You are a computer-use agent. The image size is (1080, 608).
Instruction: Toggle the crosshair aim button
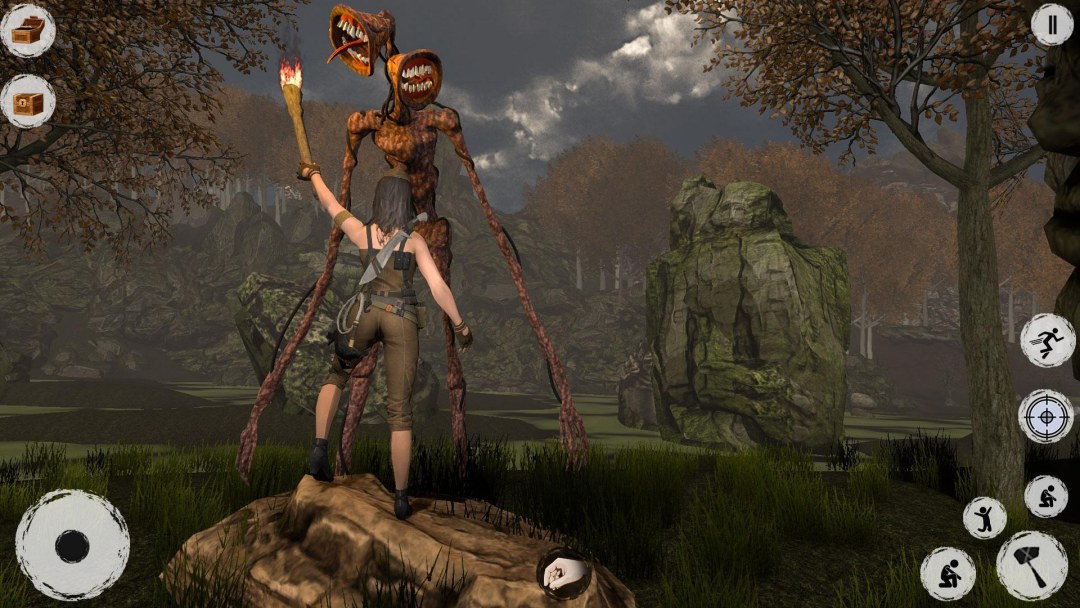click(x=1046, y=416)
